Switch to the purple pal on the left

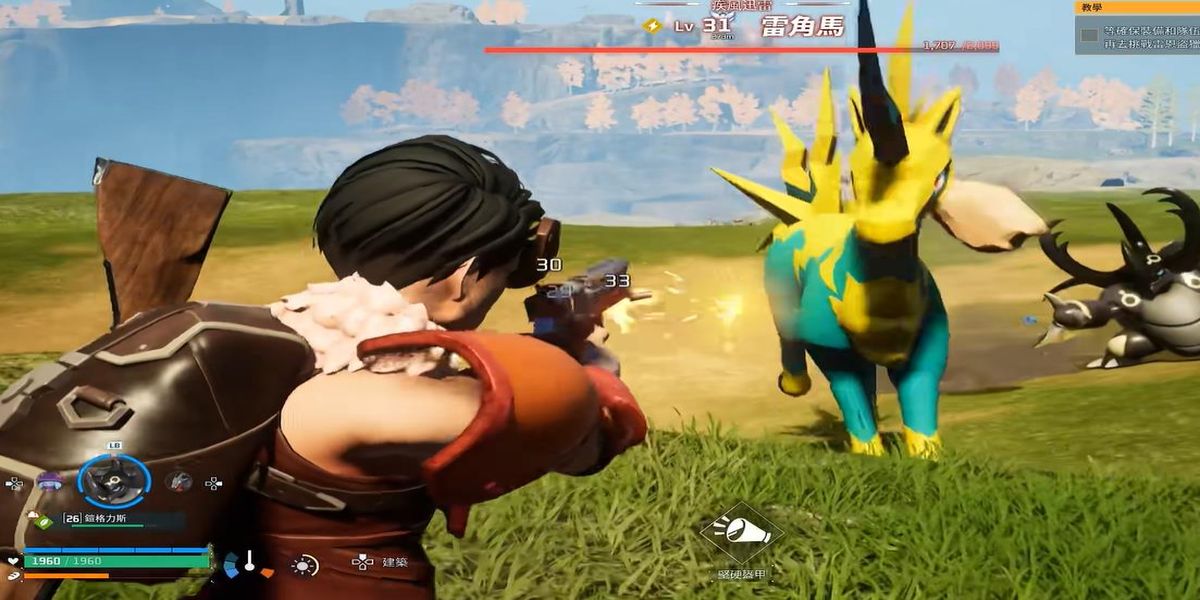tap(50, 481)
